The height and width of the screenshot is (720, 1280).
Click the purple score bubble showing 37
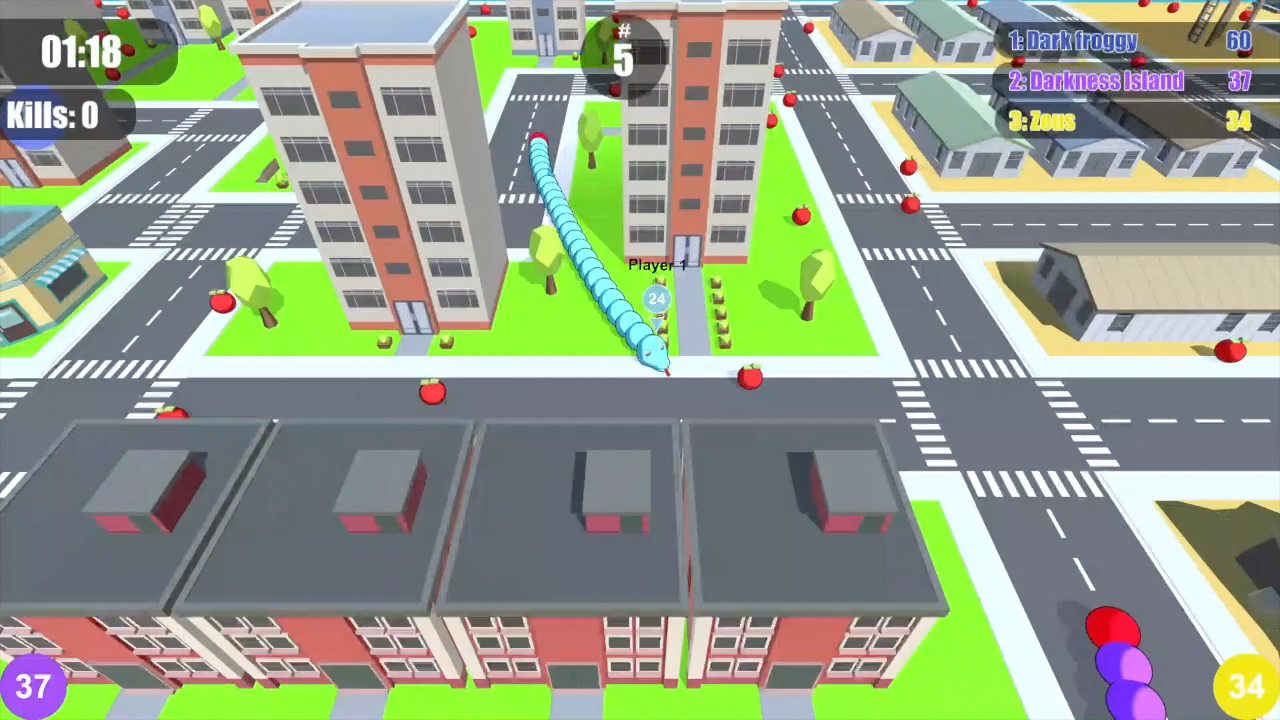(x=36, y=686)
